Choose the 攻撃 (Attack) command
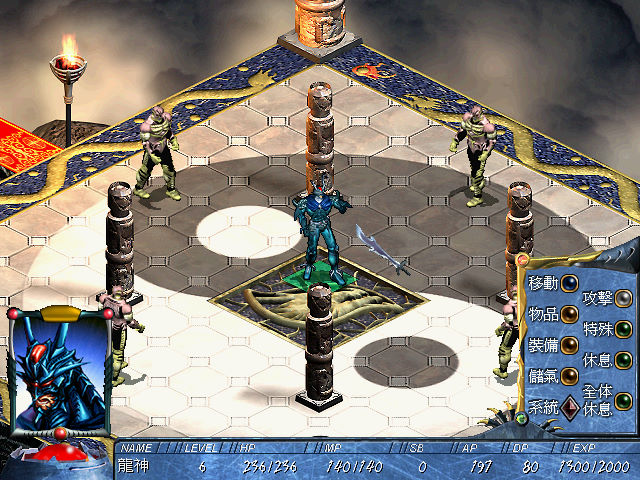The height and width of the screenshot is (480, 640). pos(624,297)
